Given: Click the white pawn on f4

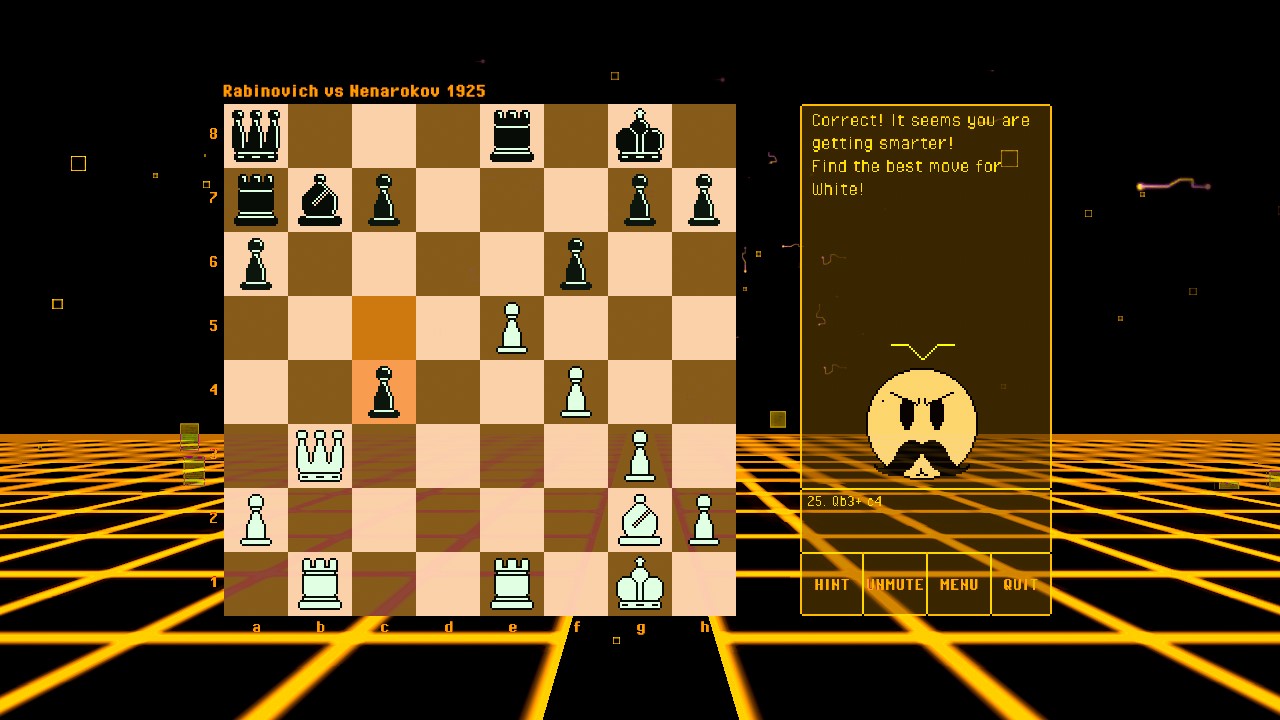Looking at the screenshot, I should 576,390.
